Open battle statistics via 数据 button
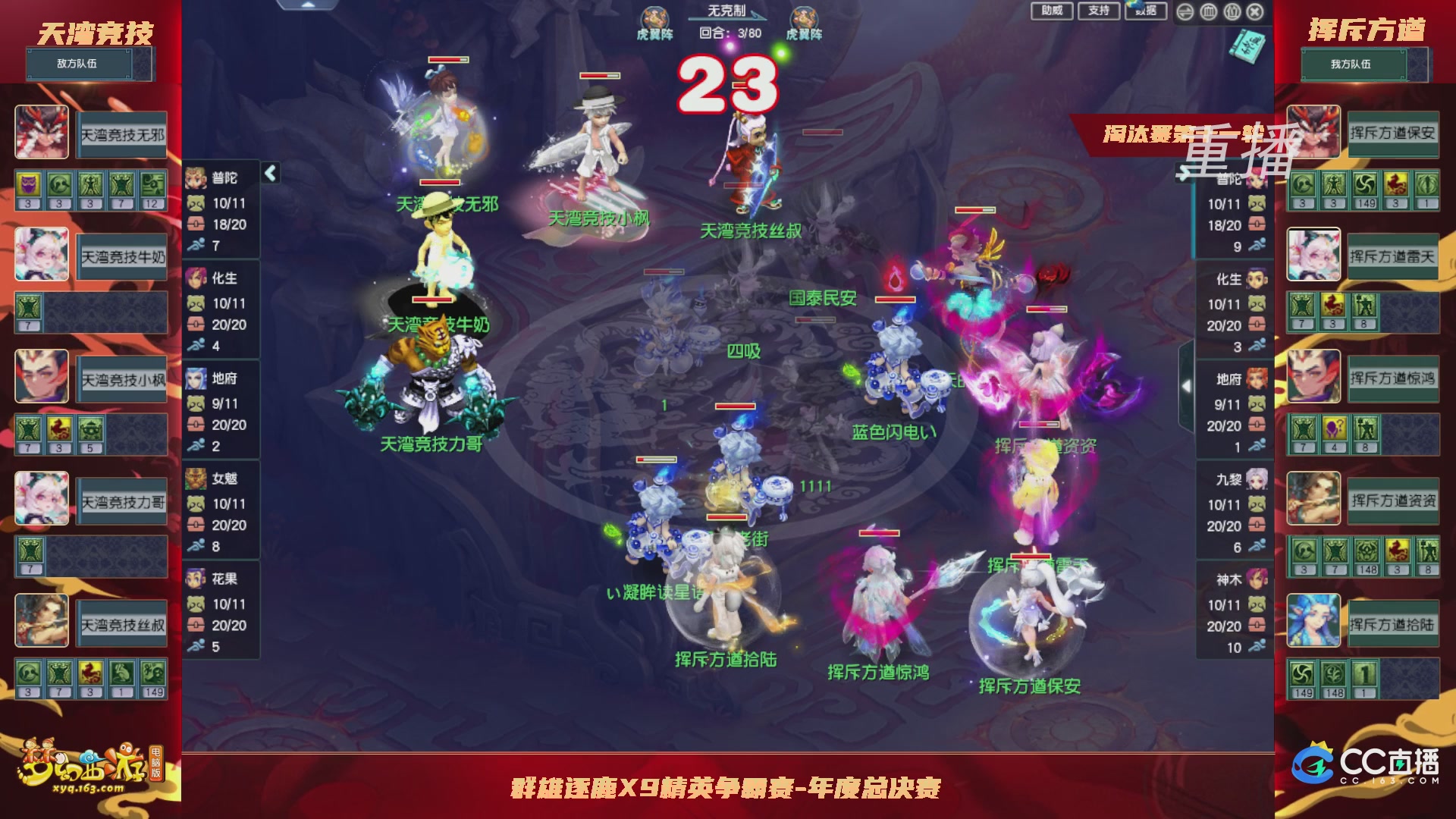 (x=1145, y=11)
